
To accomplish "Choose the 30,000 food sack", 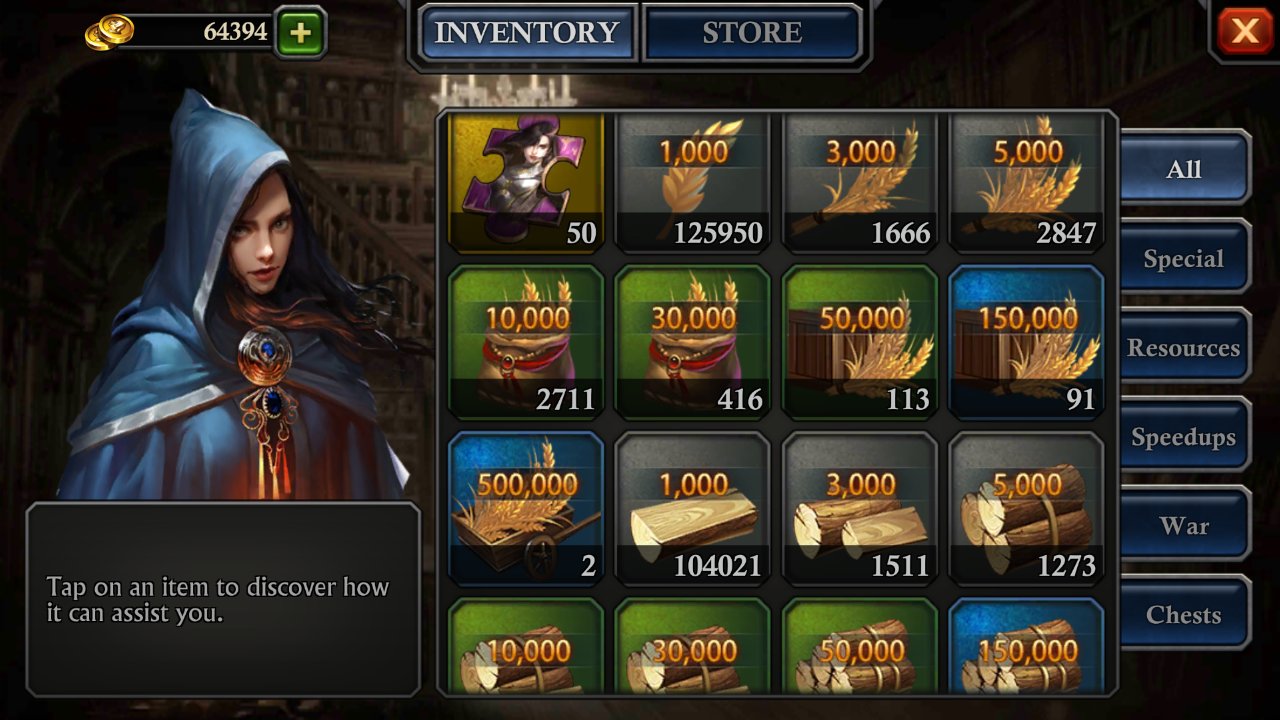I will [x=692, y=342].
